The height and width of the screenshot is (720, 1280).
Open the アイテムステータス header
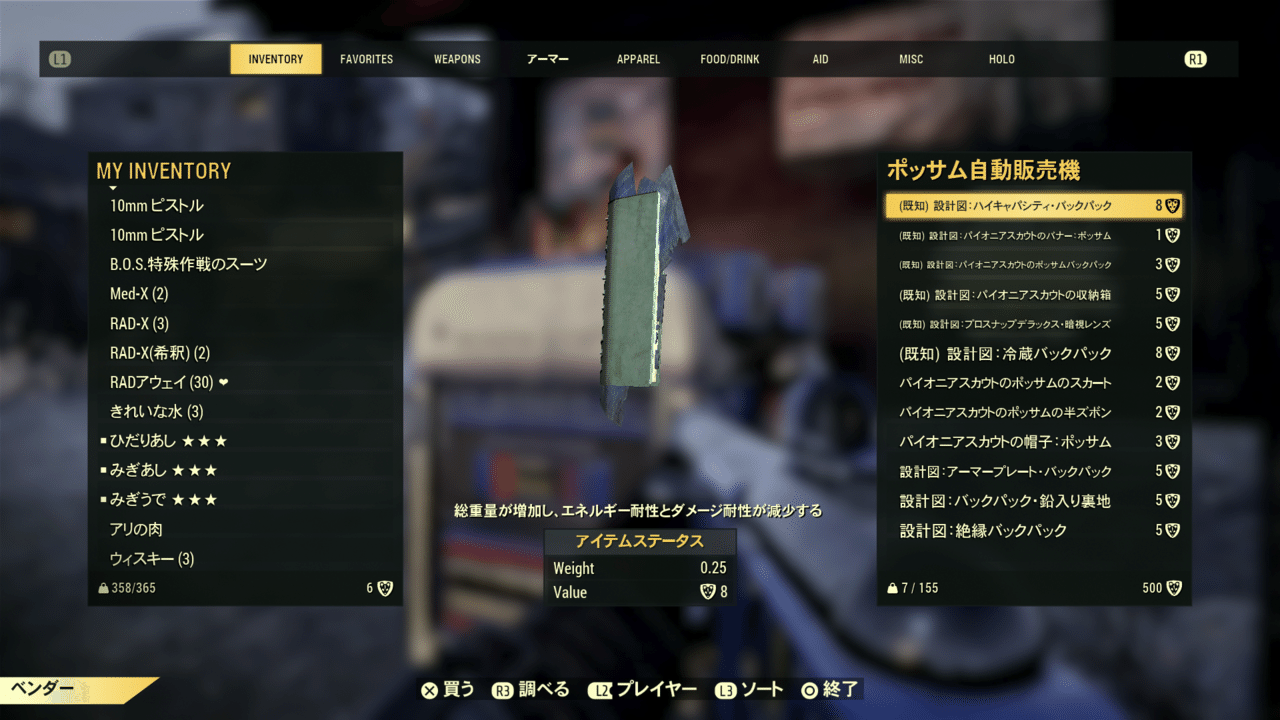(x=640, y=541)
